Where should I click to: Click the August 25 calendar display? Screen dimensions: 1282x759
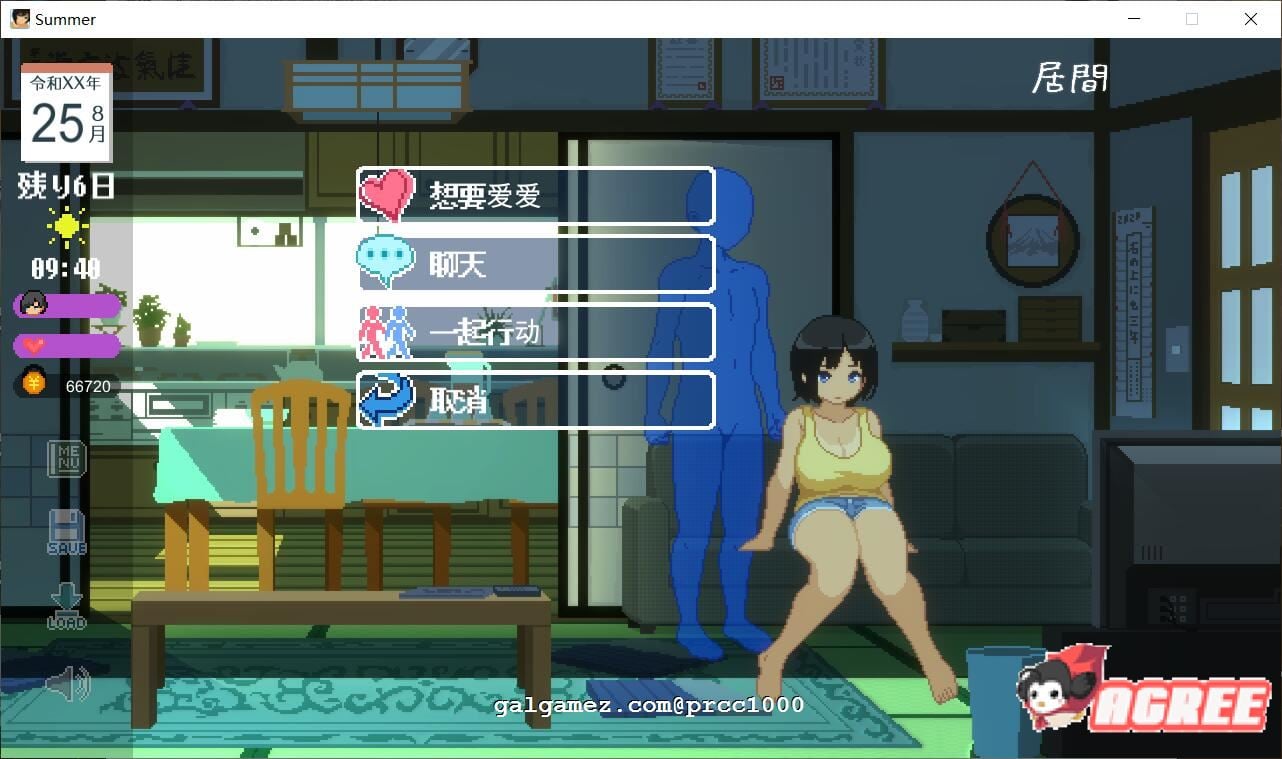point(64,110)
